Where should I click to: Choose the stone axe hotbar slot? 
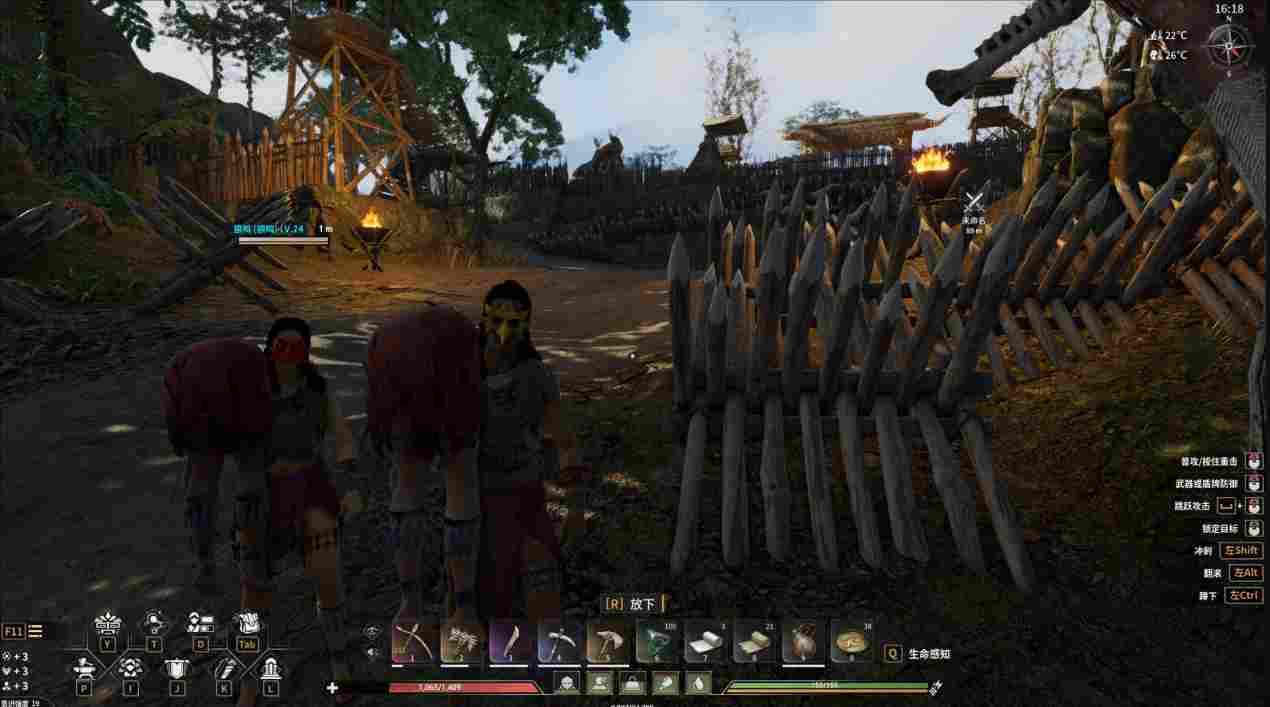pyautogui.click(x=610, y=641)
